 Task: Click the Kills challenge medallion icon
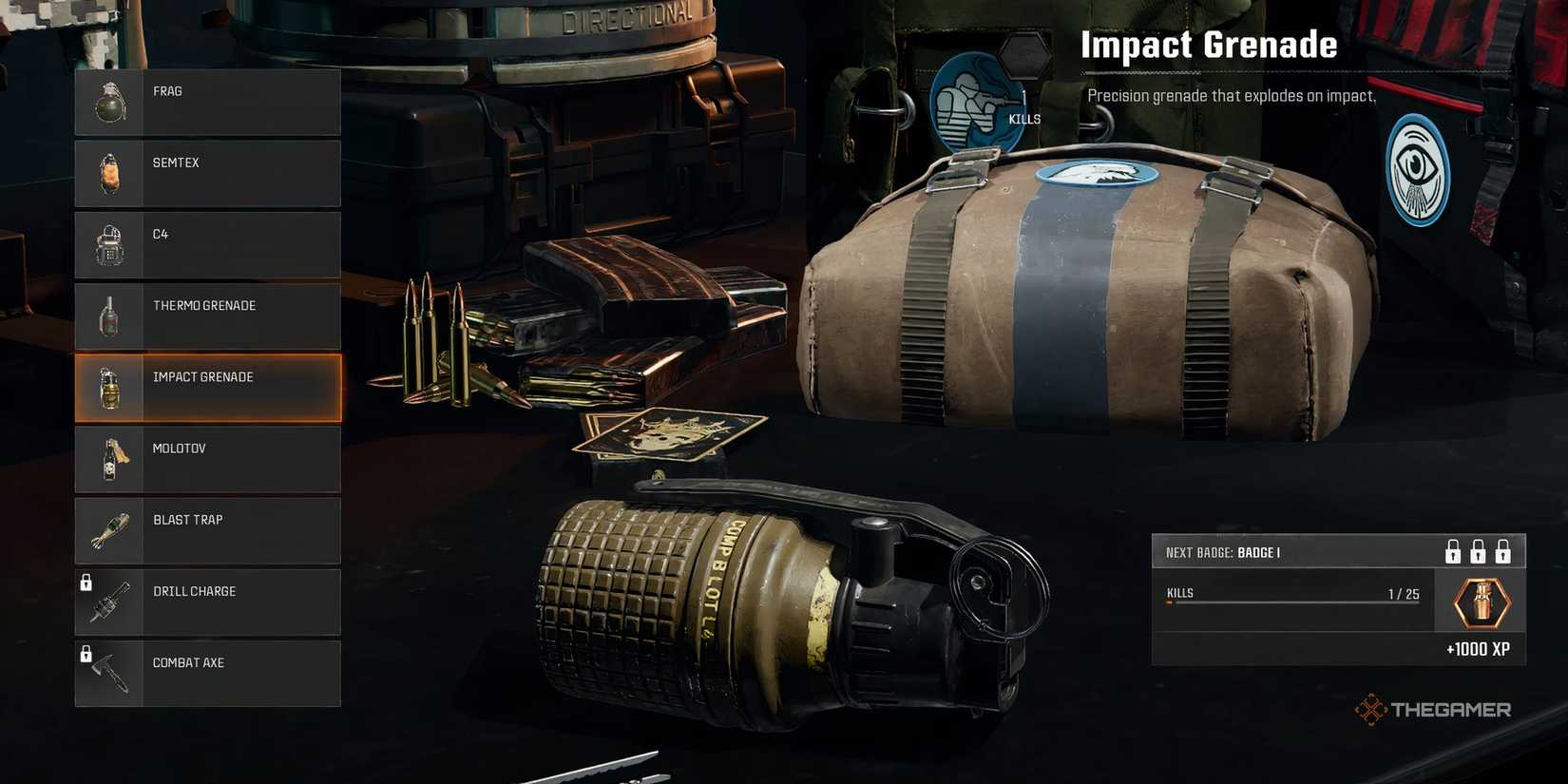click(x=976, y=100)
